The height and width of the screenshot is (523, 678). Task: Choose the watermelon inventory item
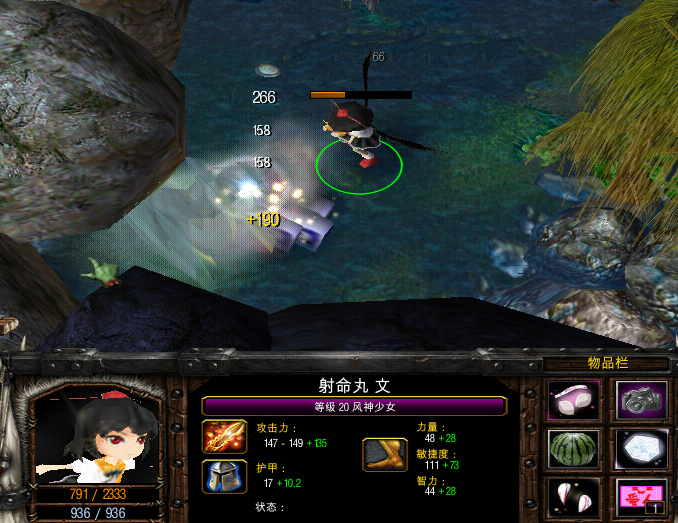pos(574,449)
